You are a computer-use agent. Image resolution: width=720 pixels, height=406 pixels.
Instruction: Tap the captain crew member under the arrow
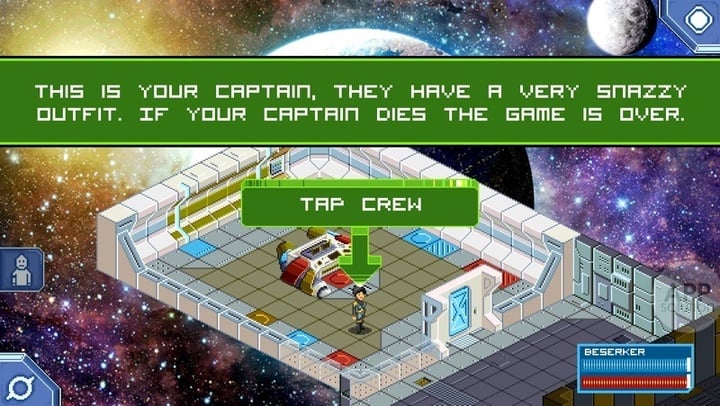(357, 307)
